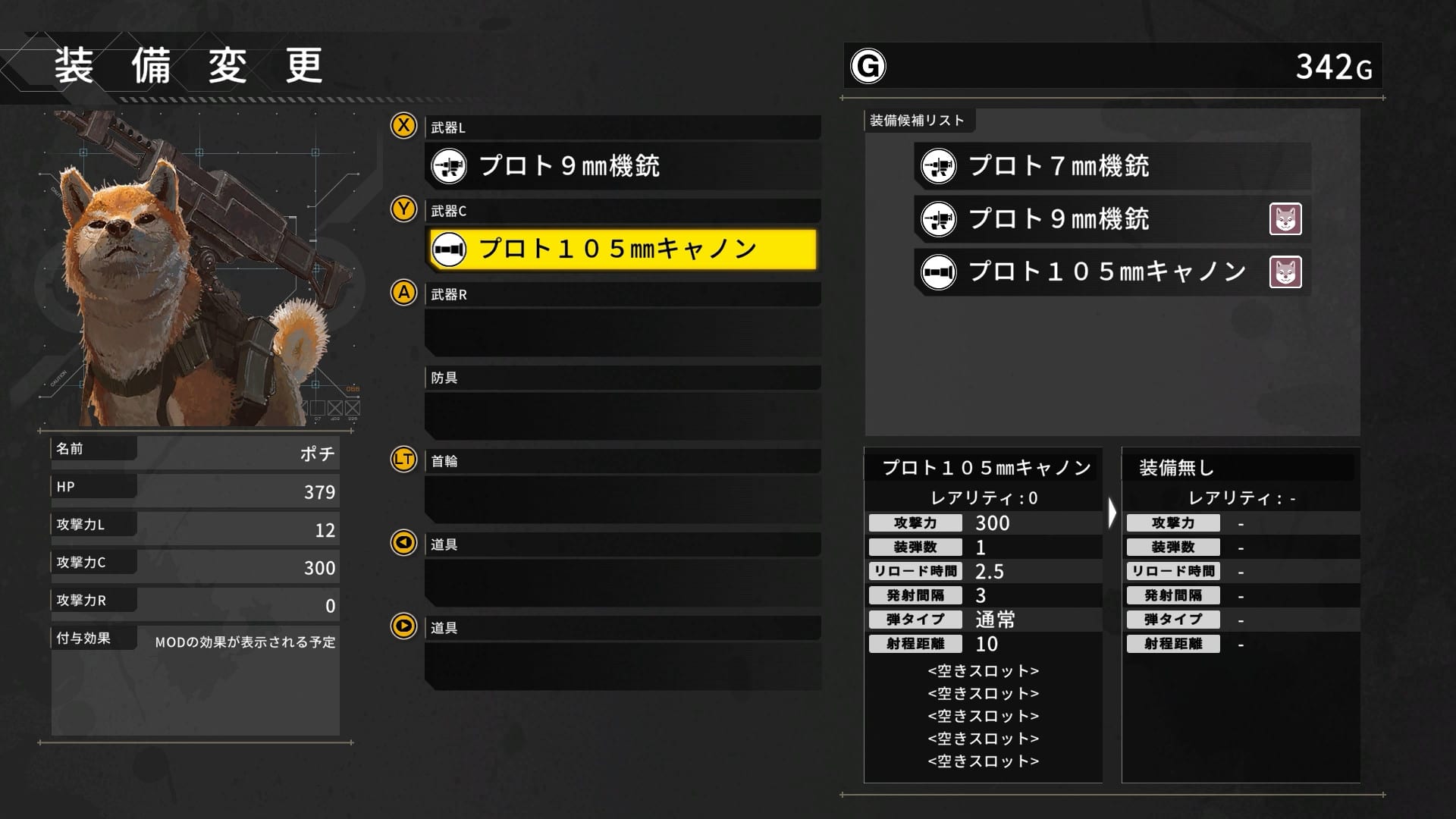Toggle equipped dog marker on プロト105mmキャノン
This screenshot has height=819, width=1456.
coord(1286,271)
